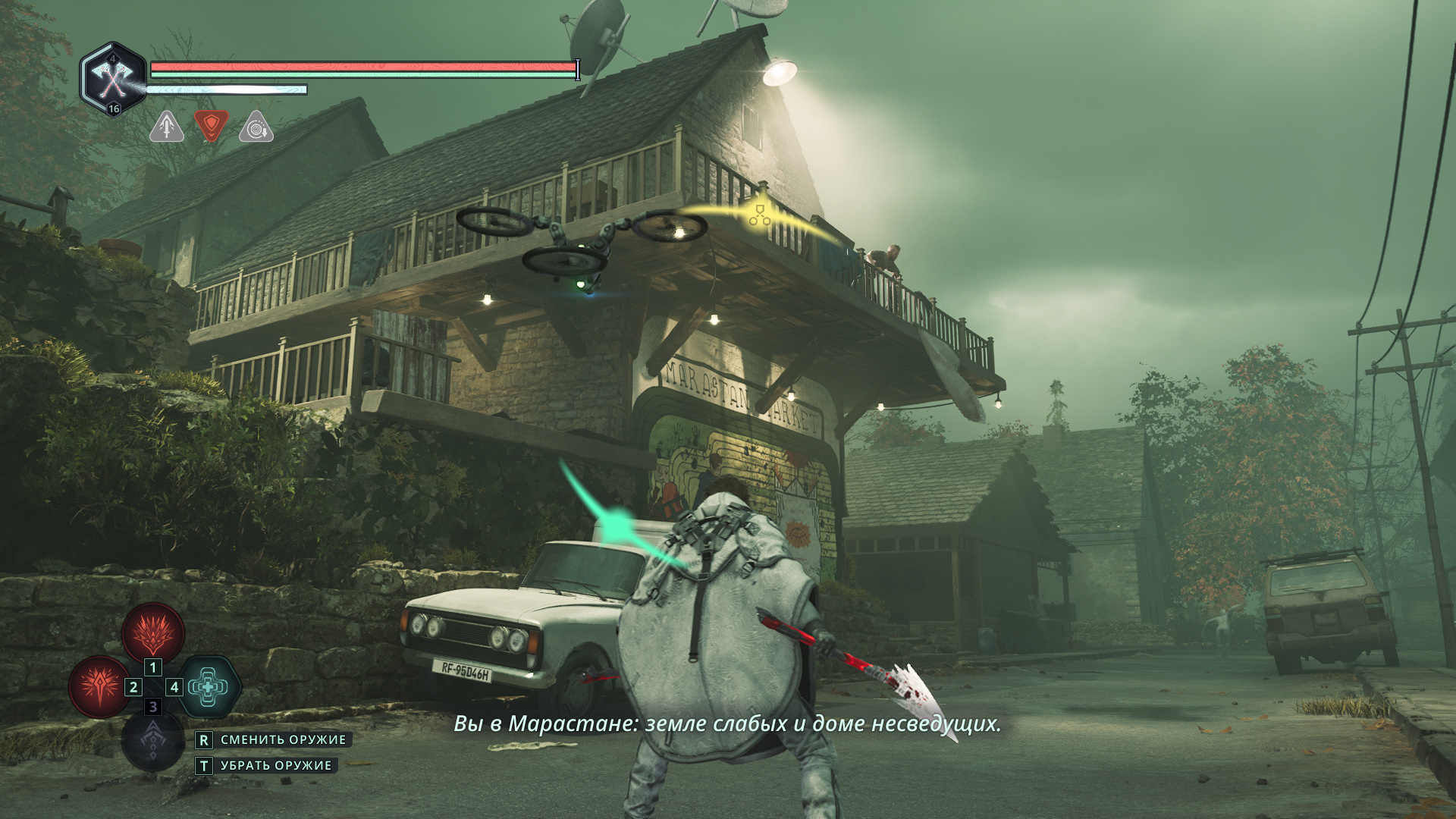This screenshot has height=819, width=1456.
Task: Select the spiral cooldown status icon
Action: [256, 128]
